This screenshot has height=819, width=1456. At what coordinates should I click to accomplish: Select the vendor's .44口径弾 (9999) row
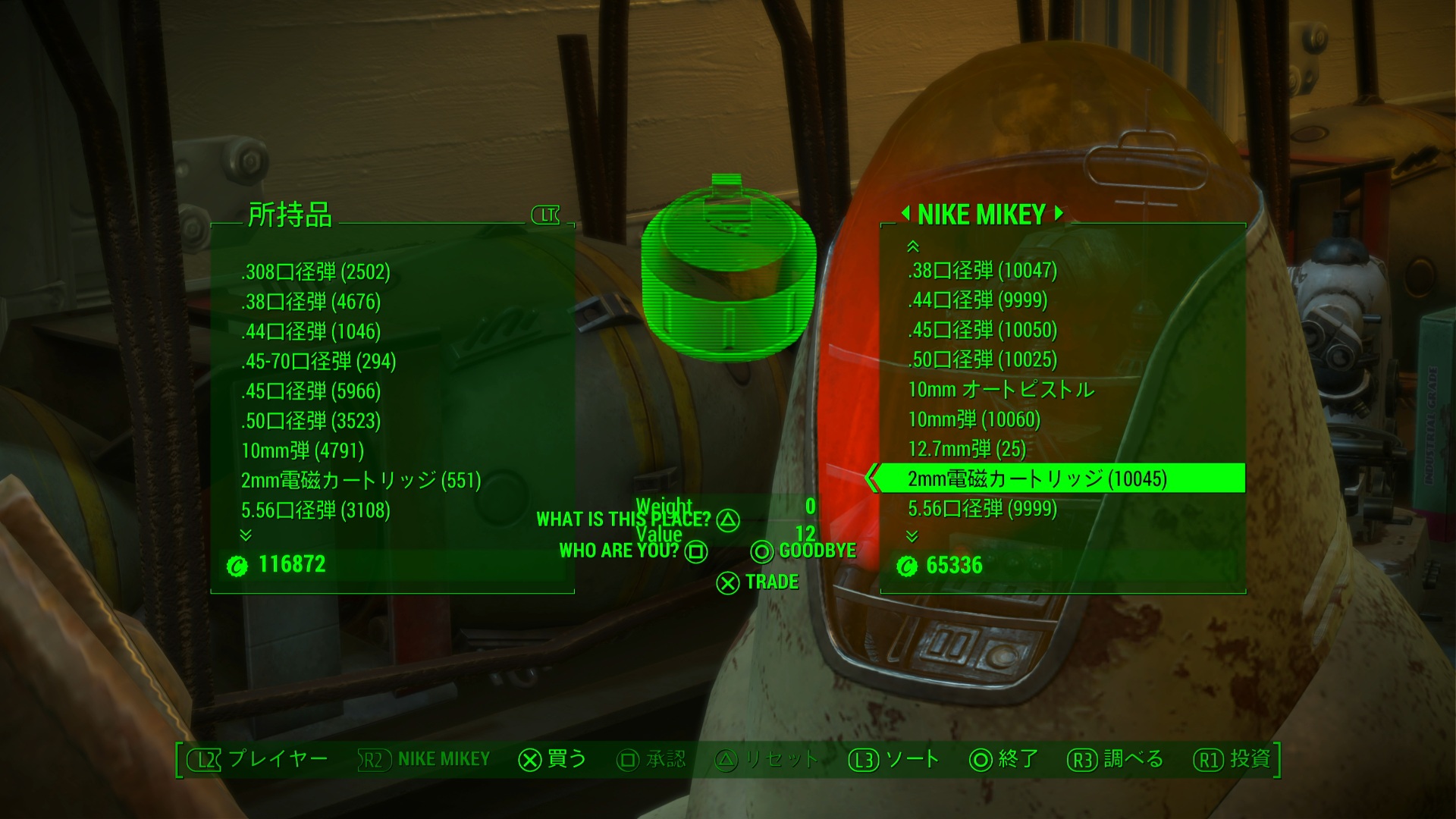pyautogui.click(x=977, y=300)
